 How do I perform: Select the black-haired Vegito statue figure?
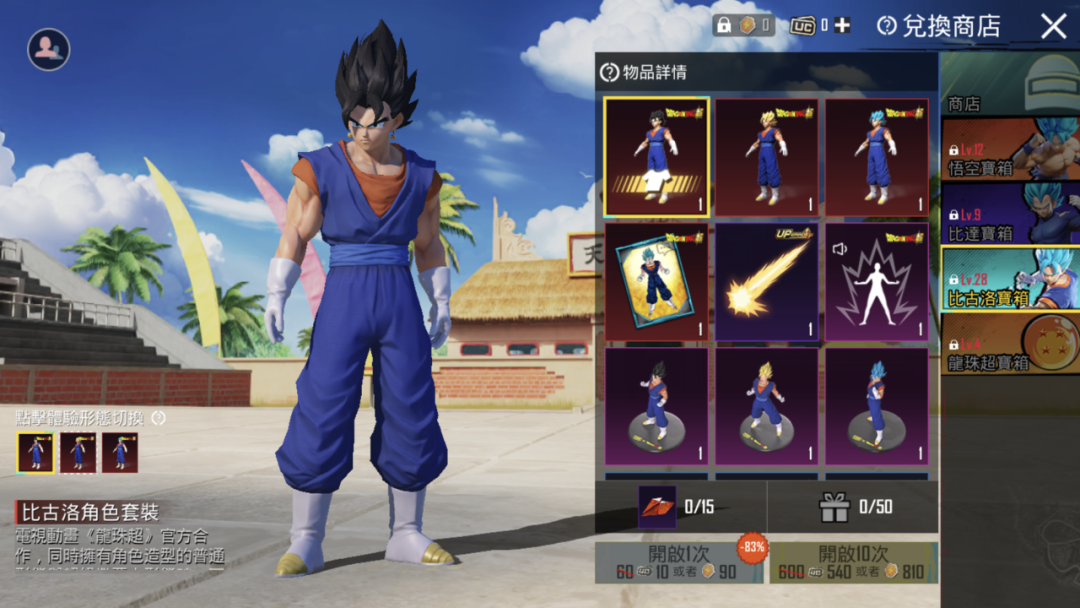(x=656, y=406)
